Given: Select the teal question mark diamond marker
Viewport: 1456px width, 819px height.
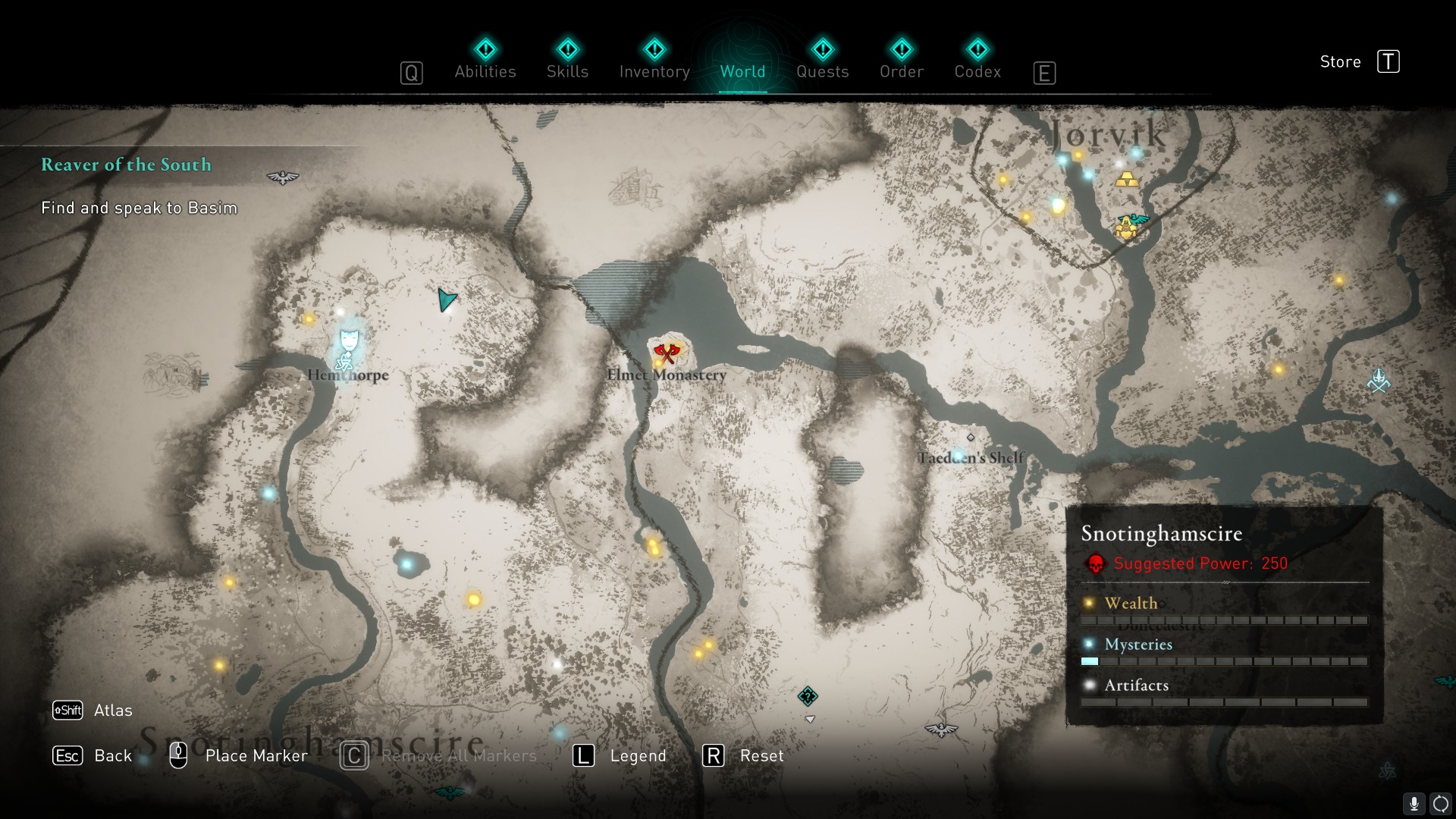Looking at the screenshot, I should pos(808,696).
